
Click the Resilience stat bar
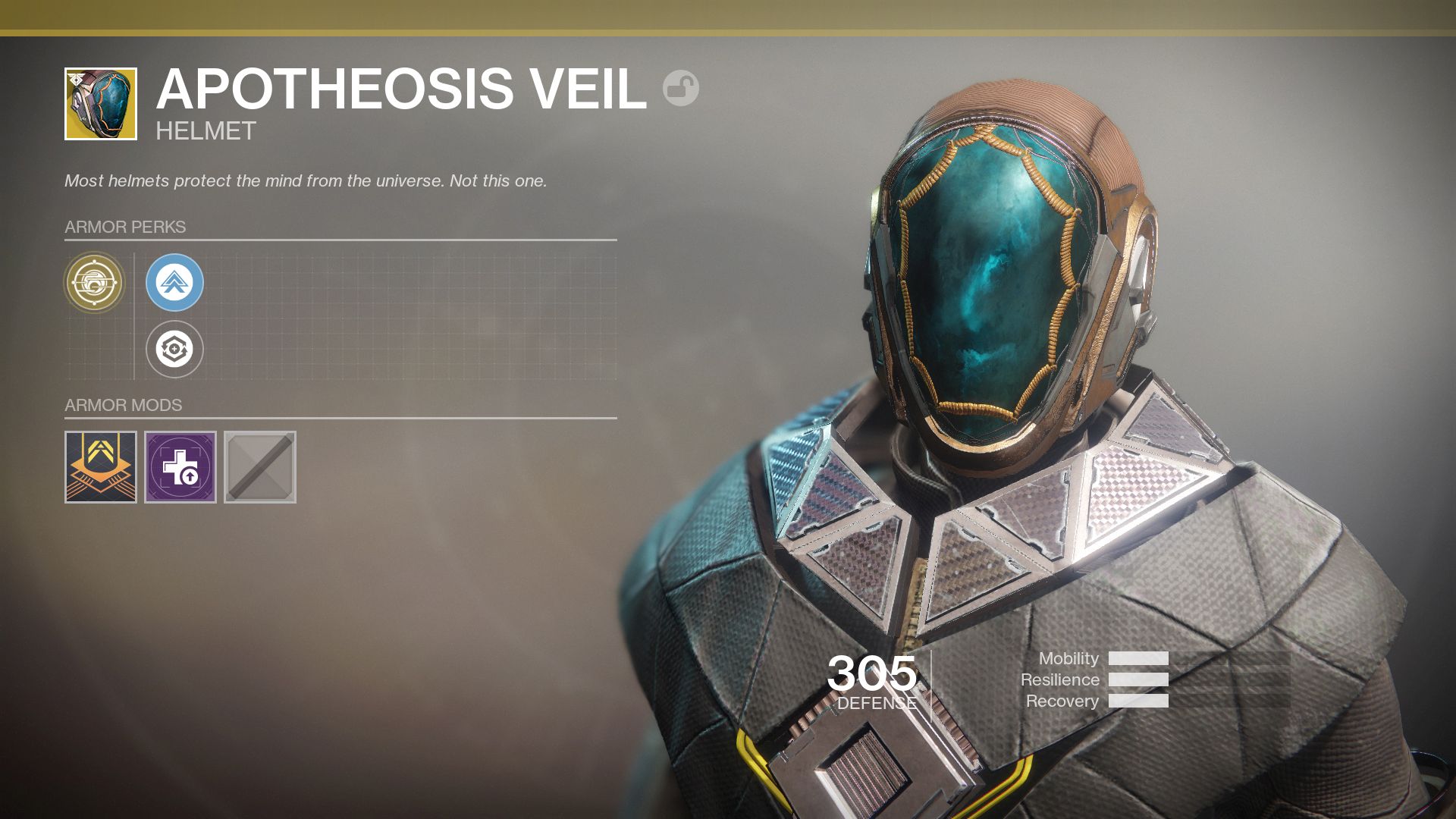[x=1137, y=679]
